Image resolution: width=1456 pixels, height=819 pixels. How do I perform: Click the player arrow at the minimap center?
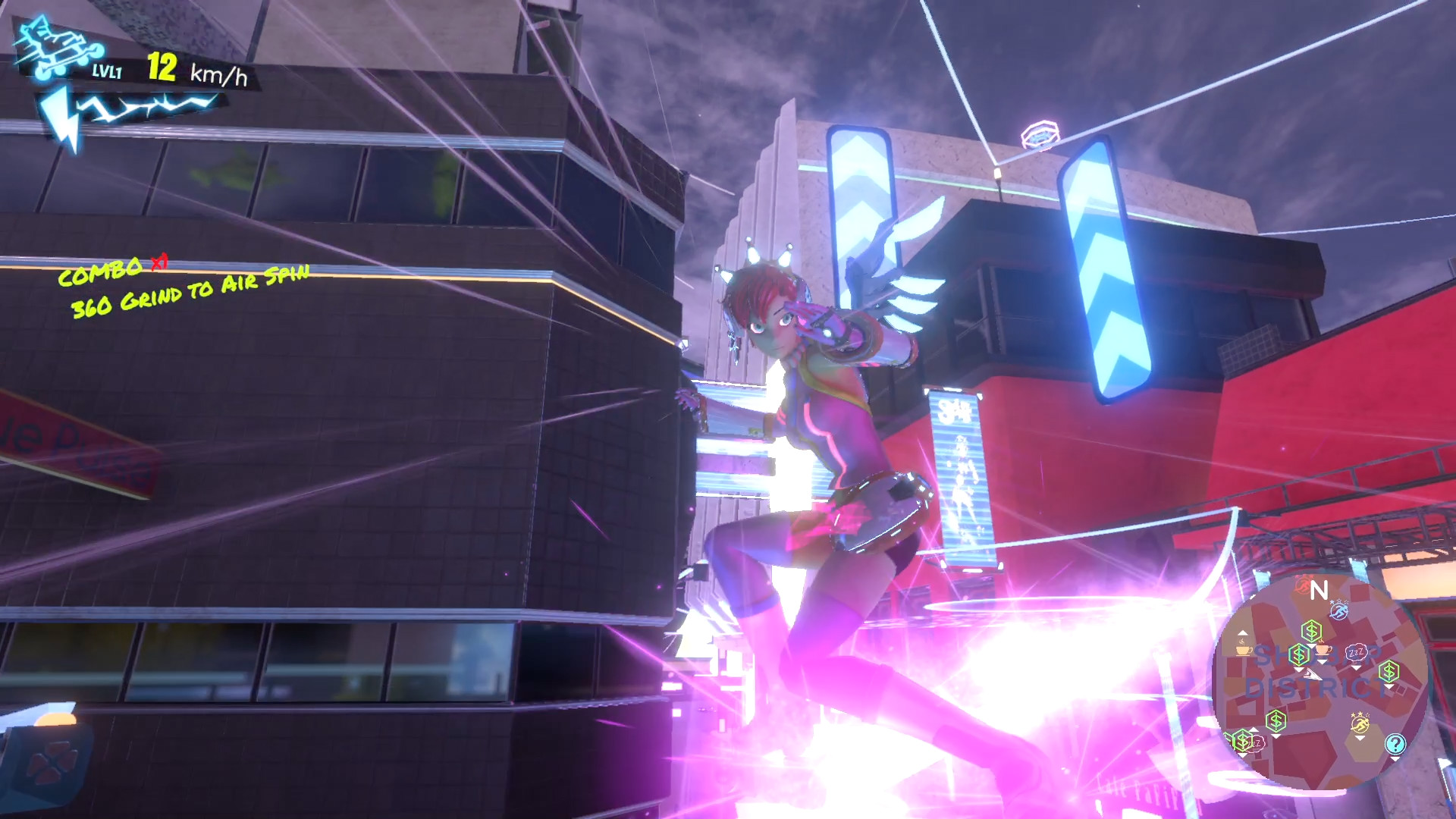pos(1312,674)
